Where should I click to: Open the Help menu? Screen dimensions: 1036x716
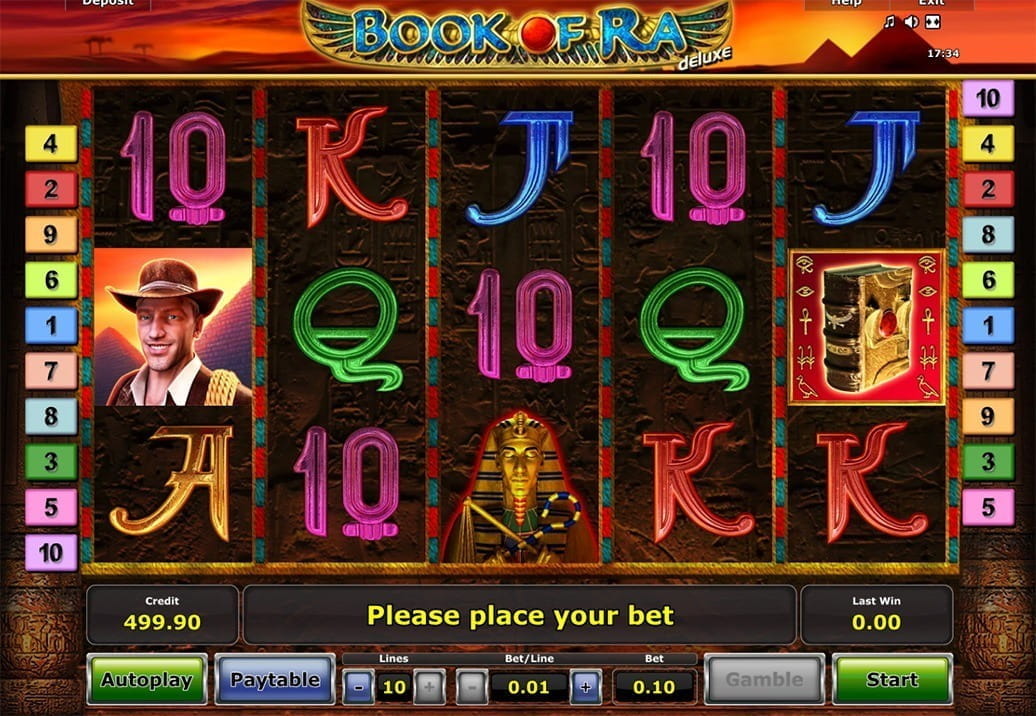(x=846, y=4)
